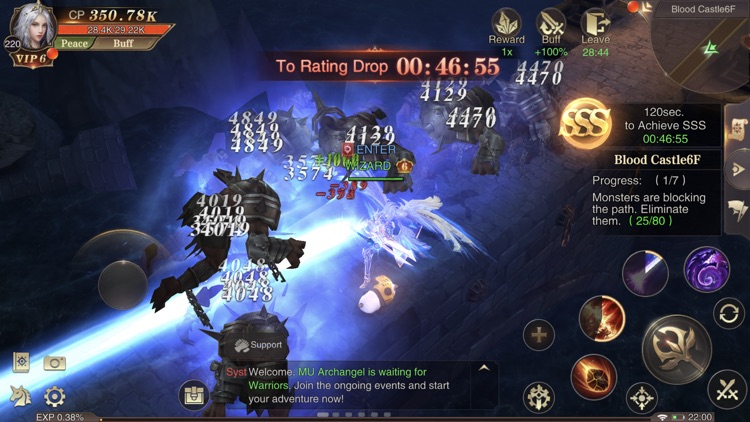Toggle auto-battle crossed swords button
The image size is (750, 422).
(x=726, y=390)
